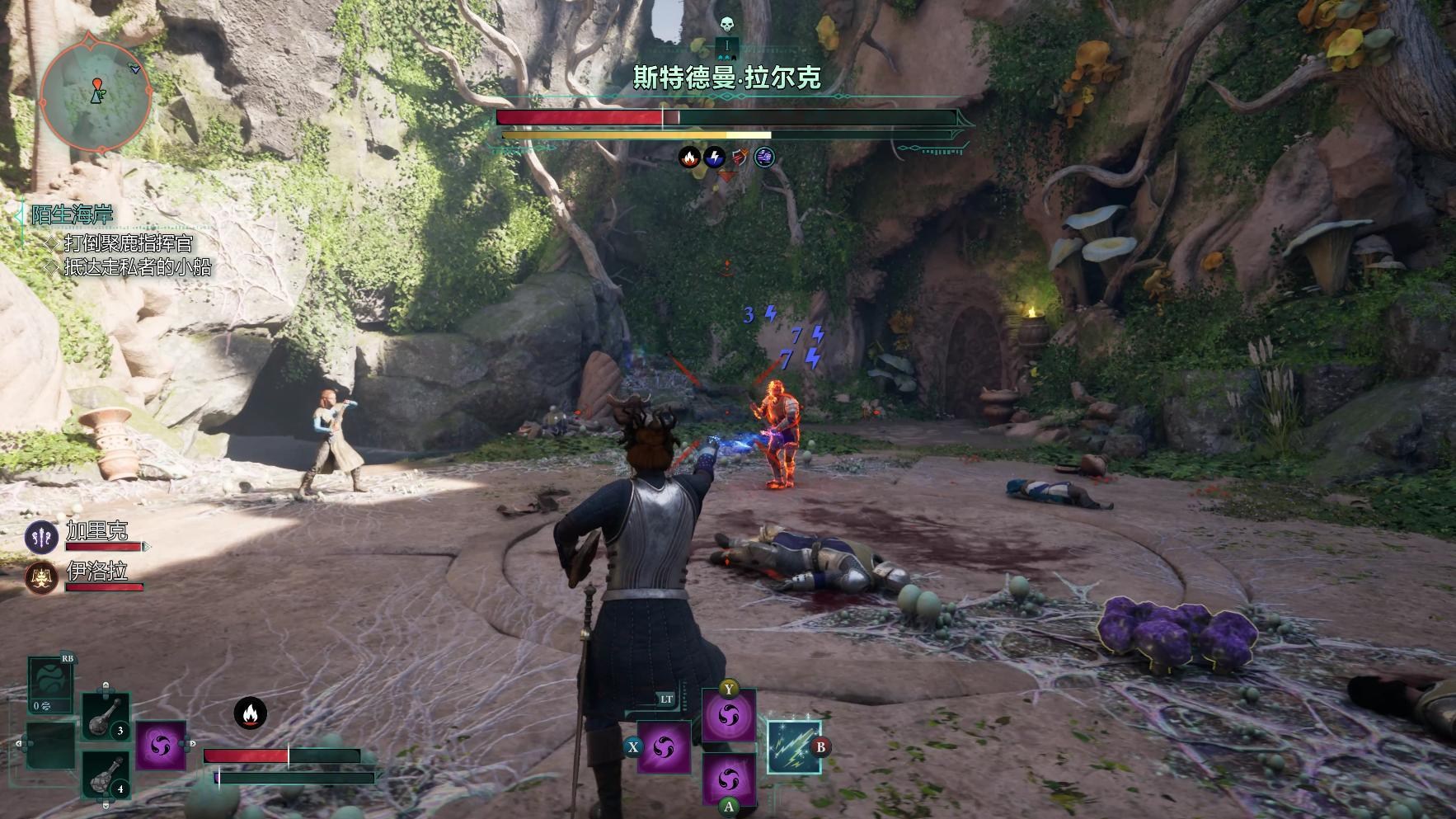Click the boss name 斯特德曼·拉尔克

point(727,78)
